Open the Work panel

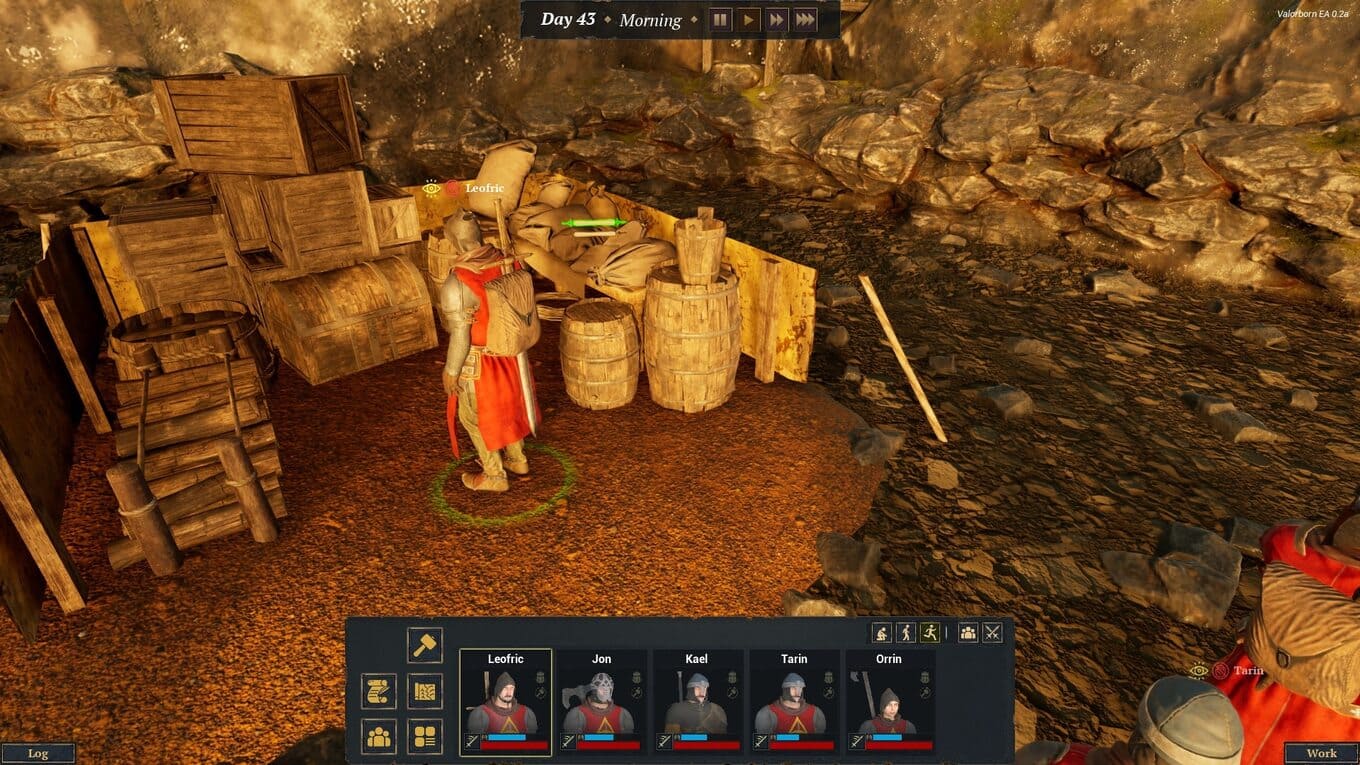click(1321, 753)
